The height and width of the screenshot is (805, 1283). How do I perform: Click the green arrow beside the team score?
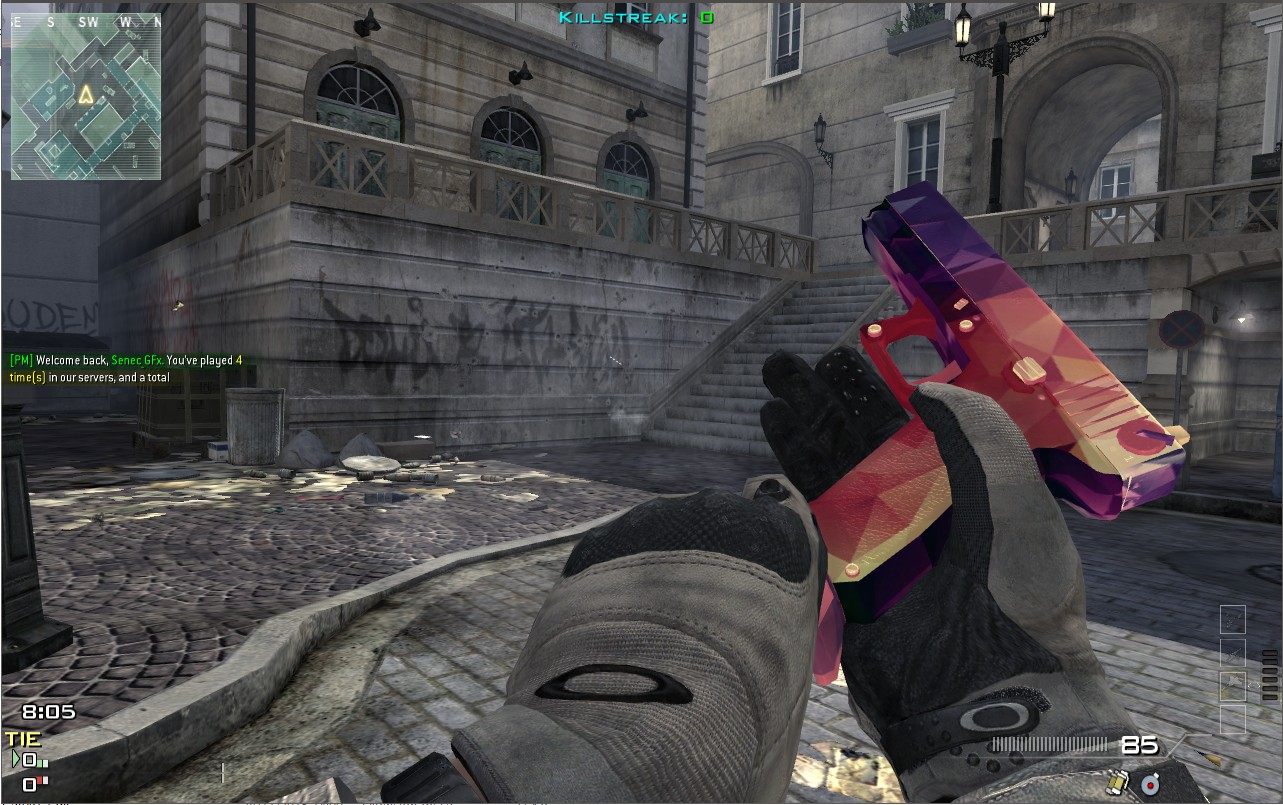16,758
